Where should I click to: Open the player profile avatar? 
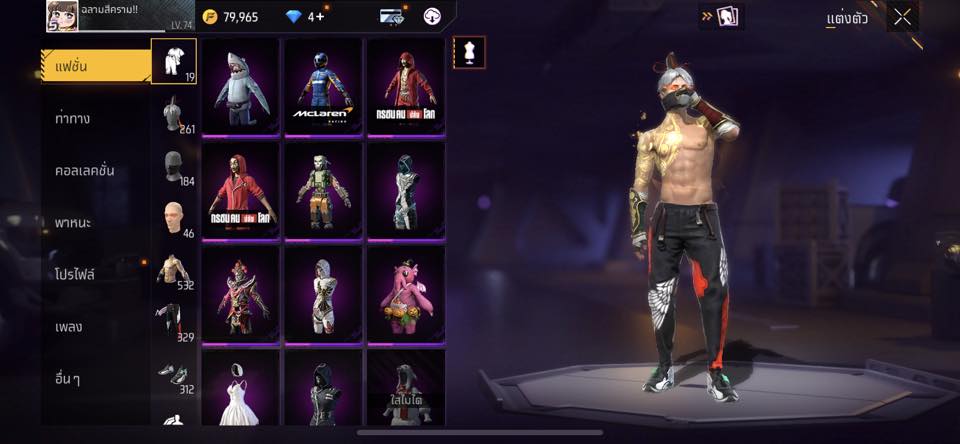click(x=61, y=15)
